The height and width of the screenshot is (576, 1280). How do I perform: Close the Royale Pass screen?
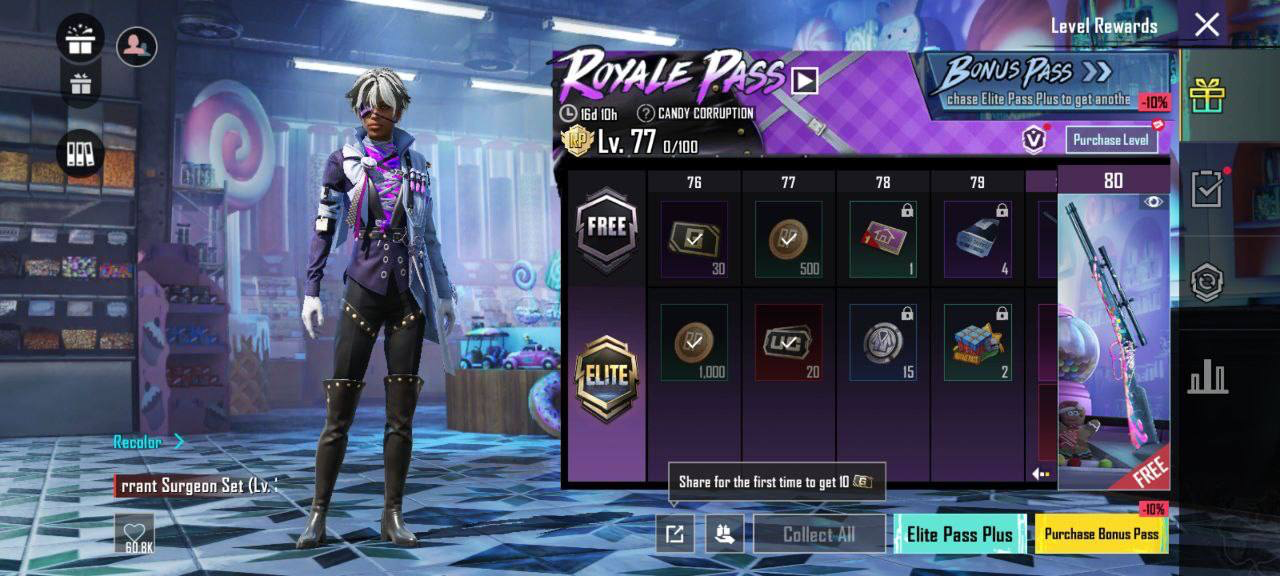click(x=1207, y=25)
